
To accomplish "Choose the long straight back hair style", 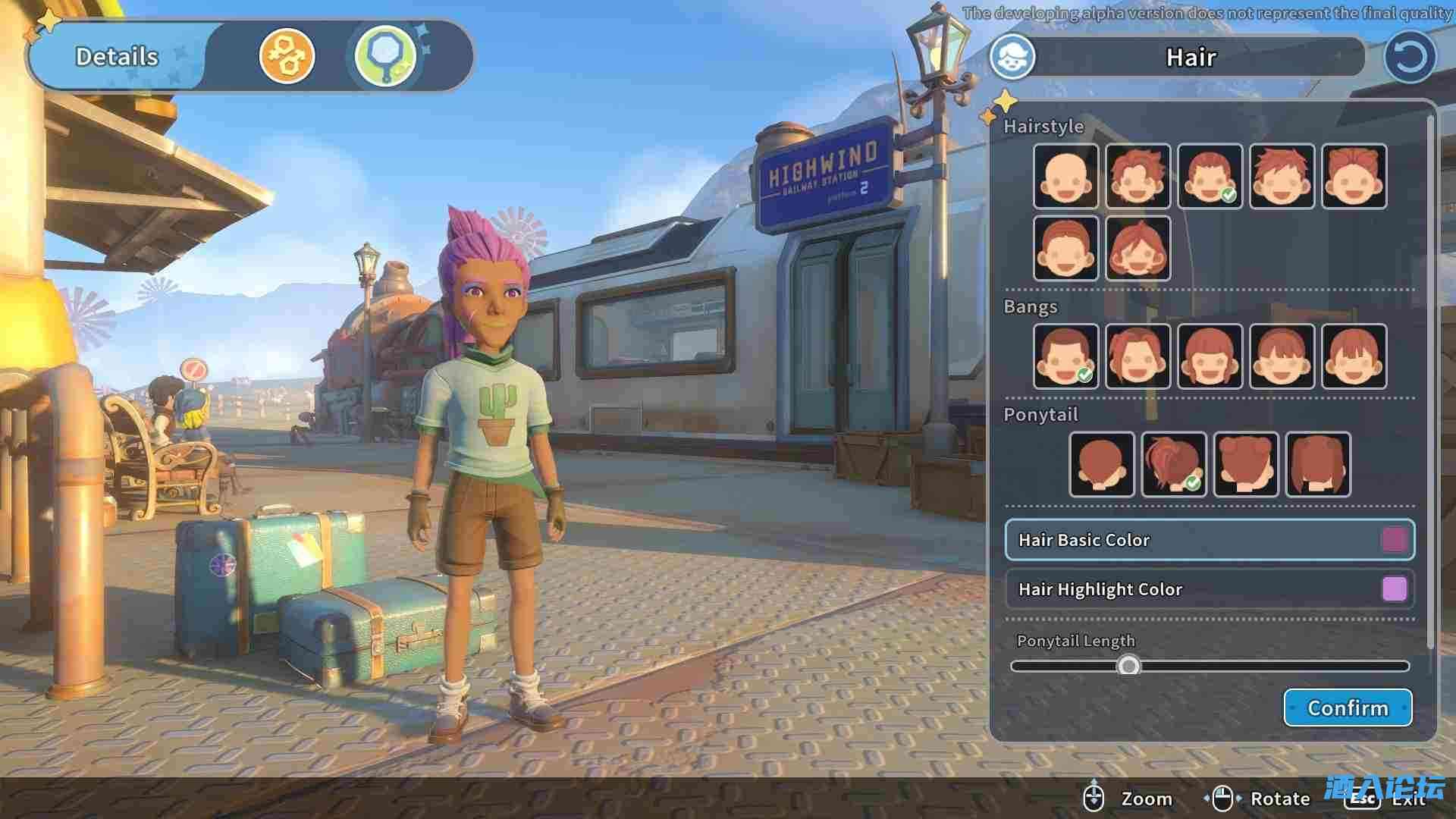I will coord(1318,464).
